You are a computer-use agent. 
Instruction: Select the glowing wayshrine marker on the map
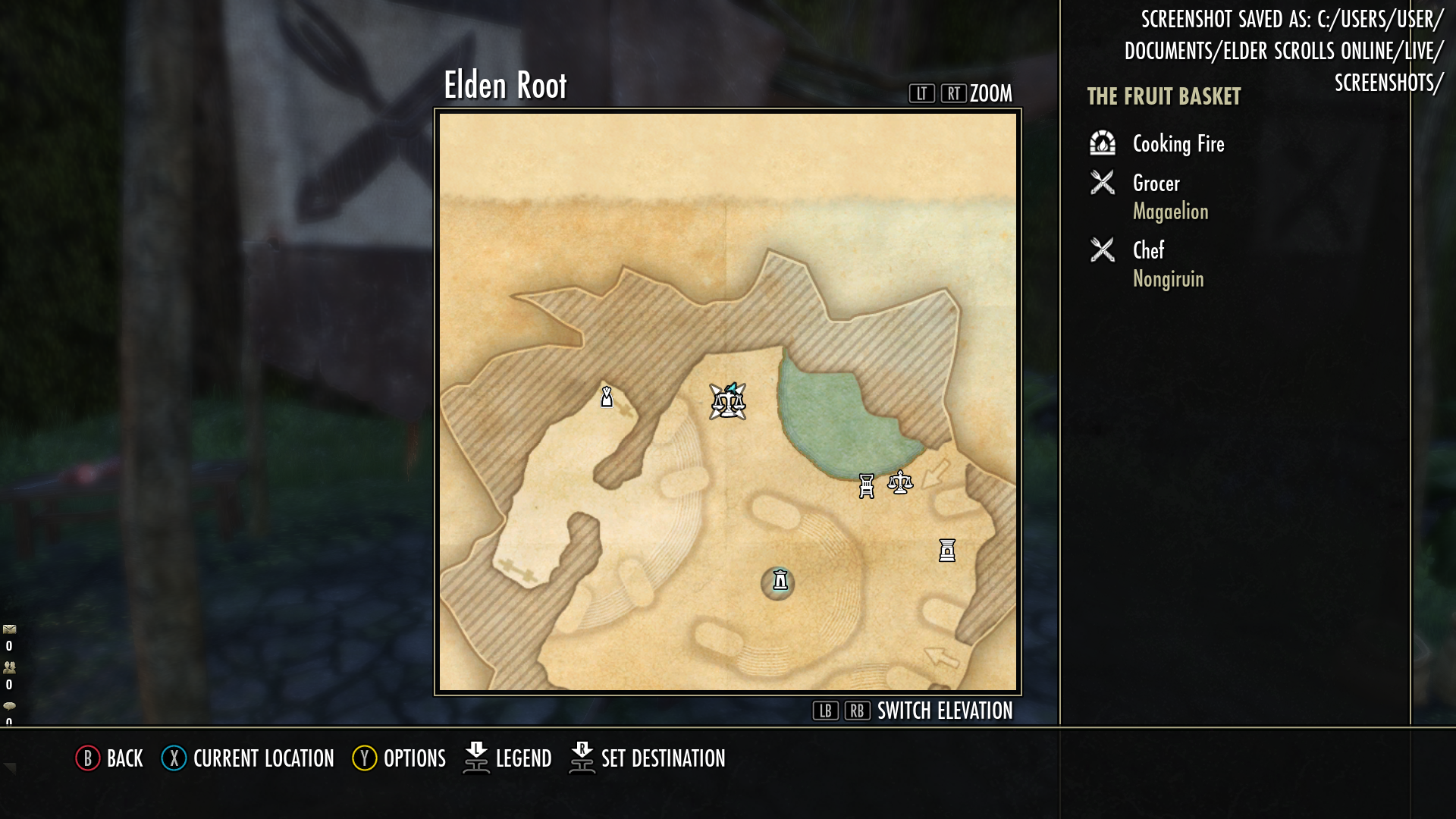coord(780,581)
